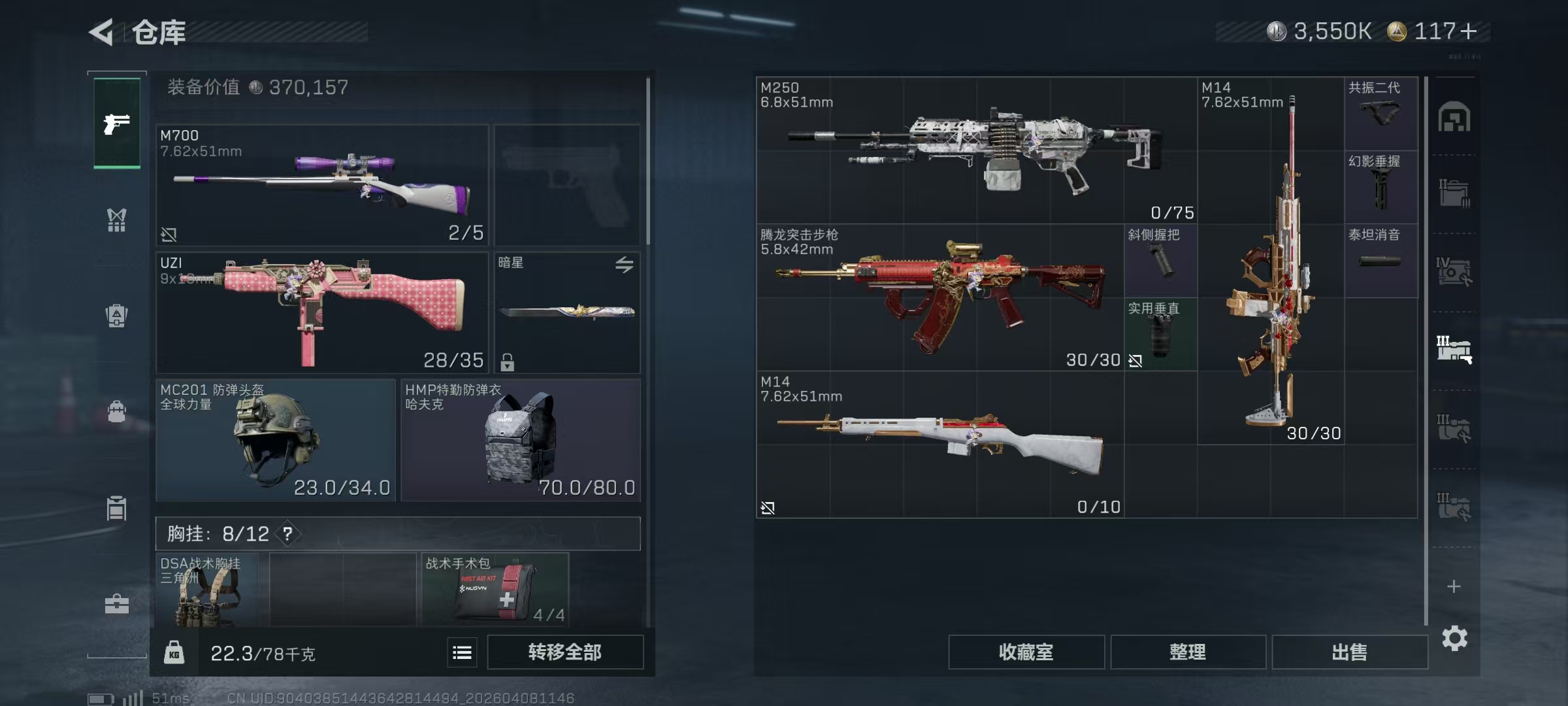Select the HMP特勤防弹衣 armor vest
This screenshot has height=706, width=1568.
[520, 439]
